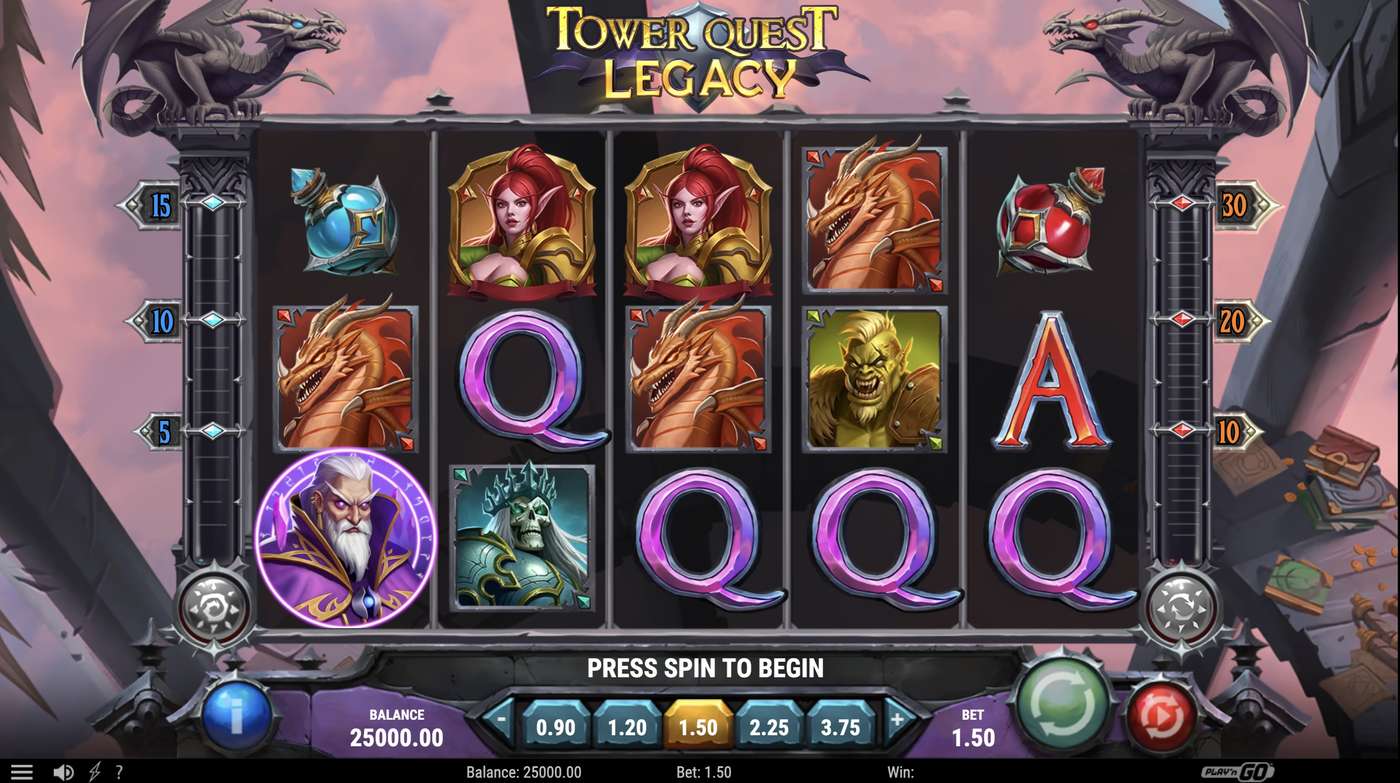
Task: Open help via the question mark icon
Action: (x=118, y=770)
